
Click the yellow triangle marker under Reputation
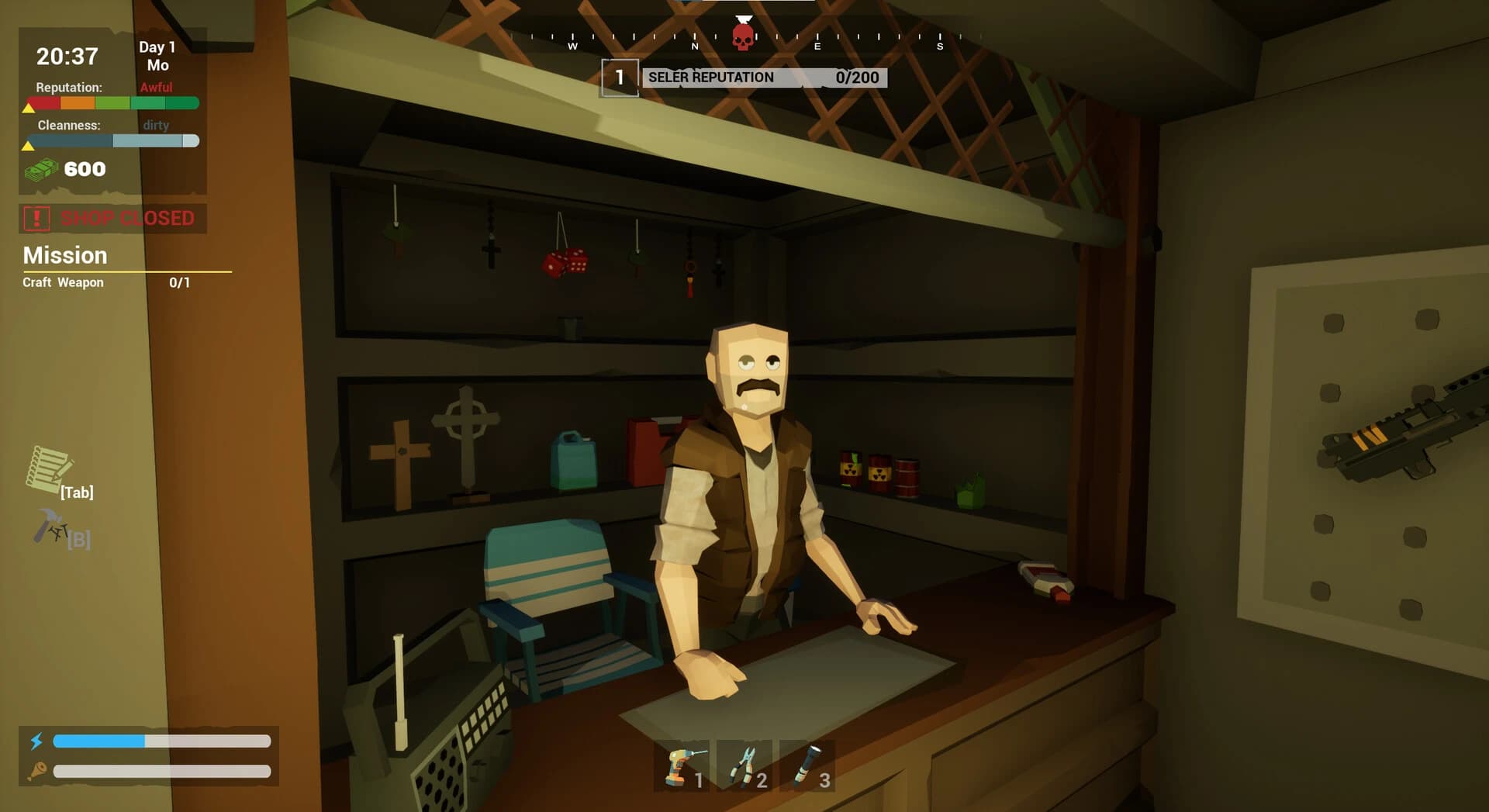pyautogui.click(x=29, y=109)
